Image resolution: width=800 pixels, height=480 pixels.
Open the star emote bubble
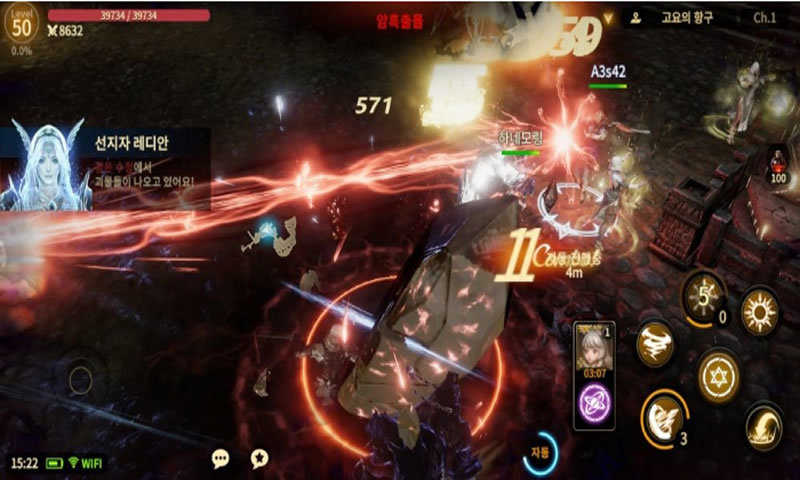(259, 458)
